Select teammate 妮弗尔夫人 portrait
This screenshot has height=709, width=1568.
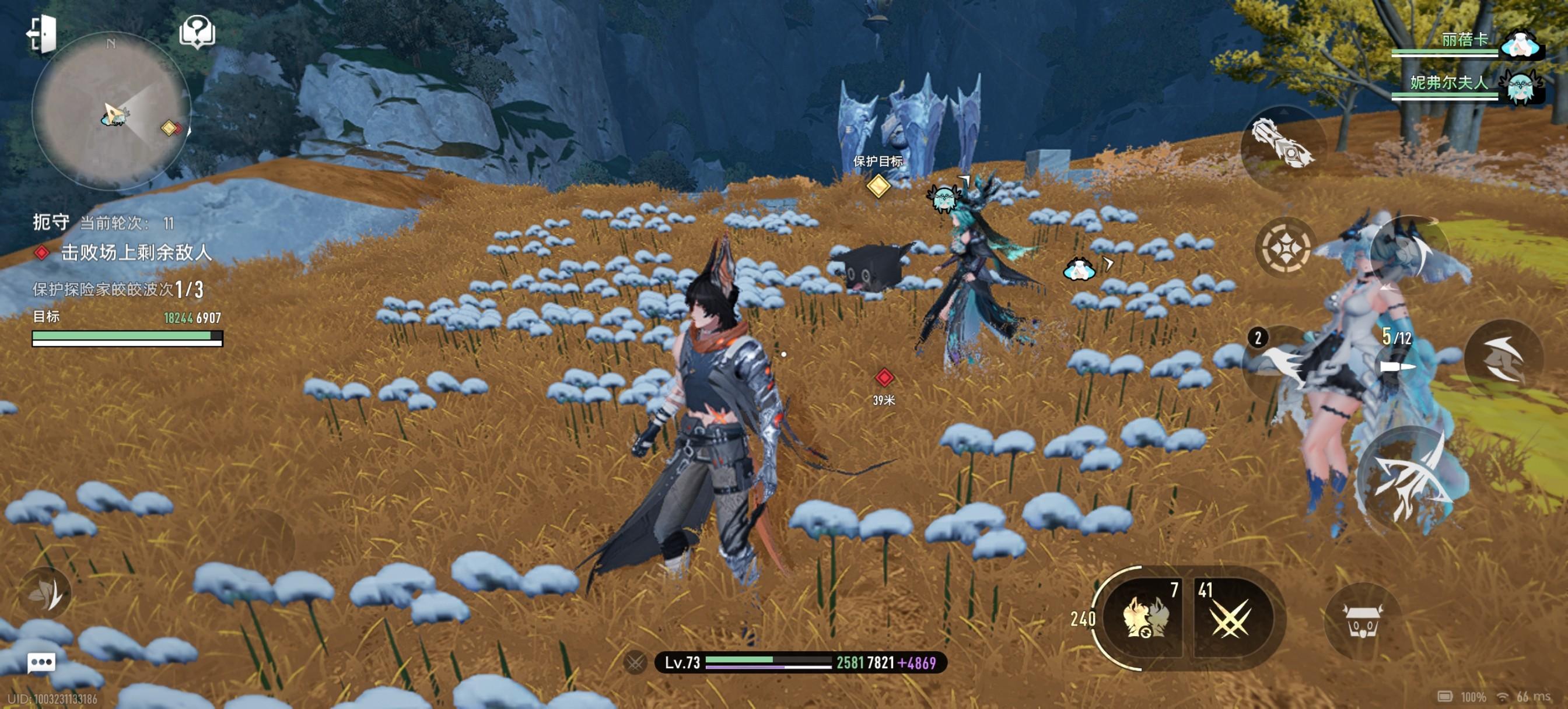tap(1521, 85)
